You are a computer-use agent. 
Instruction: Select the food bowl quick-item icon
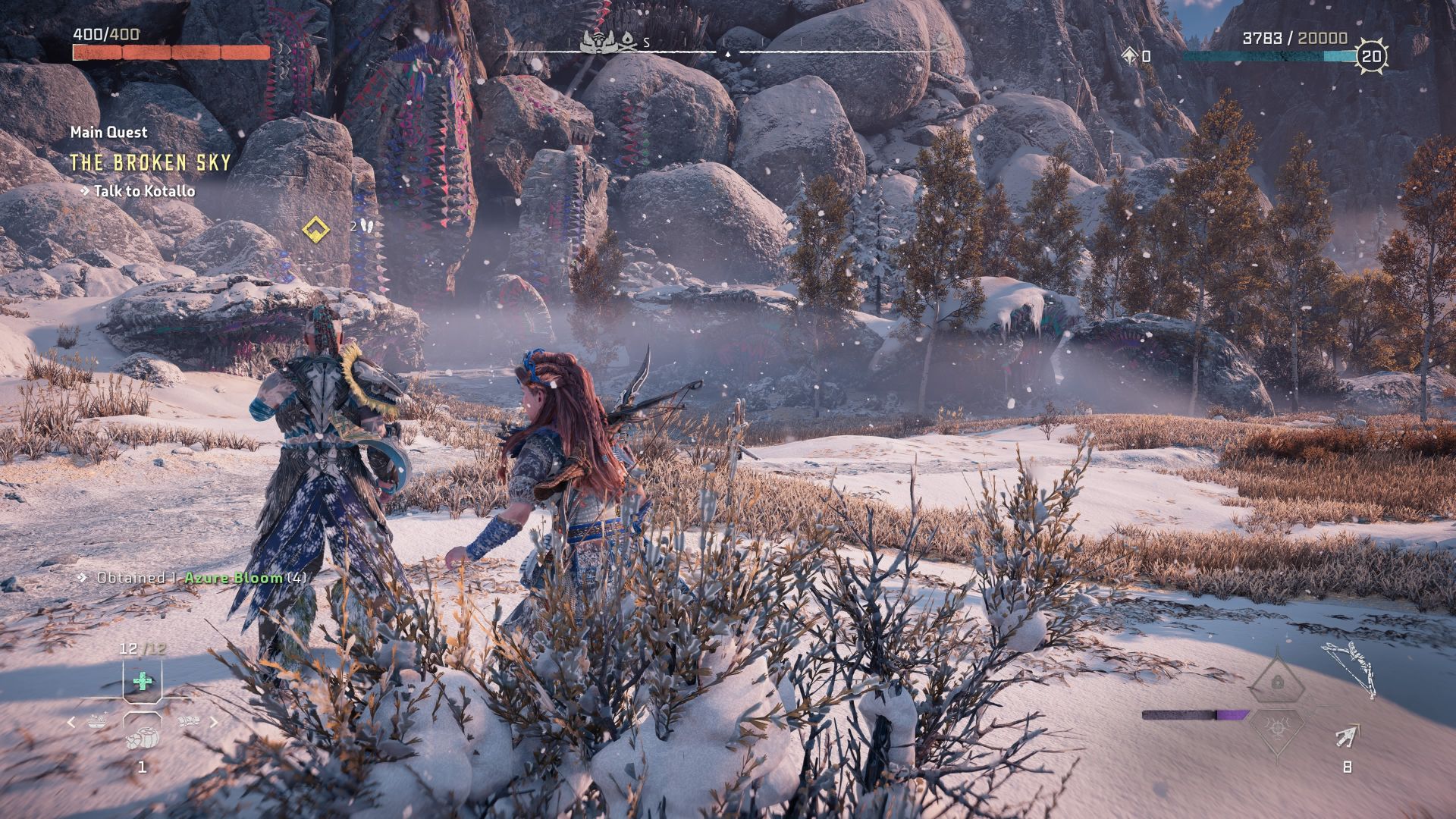point(99,721)
